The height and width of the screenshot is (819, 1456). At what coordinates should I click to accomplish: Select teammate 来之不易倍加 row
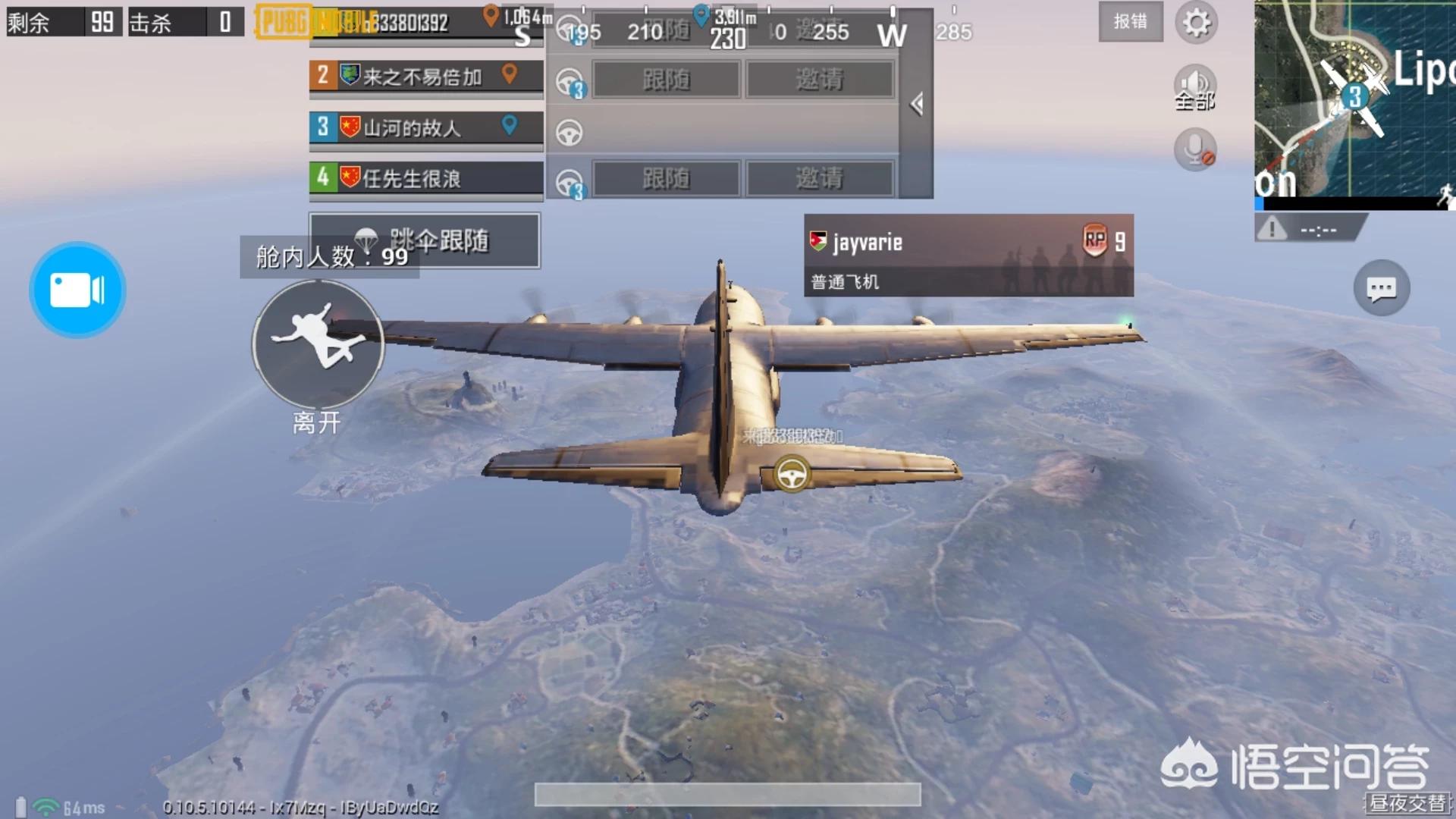point(425,77)
